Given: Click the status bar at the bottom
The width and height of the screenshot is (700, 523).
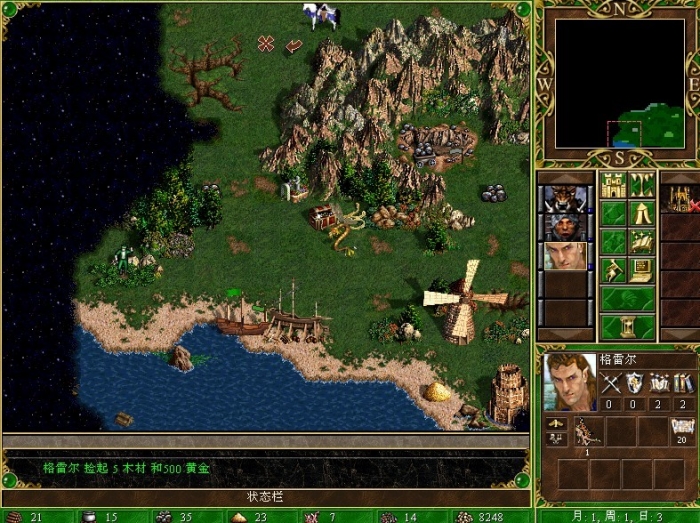Looking at the screenshot, I should click(x=266, y=496).
